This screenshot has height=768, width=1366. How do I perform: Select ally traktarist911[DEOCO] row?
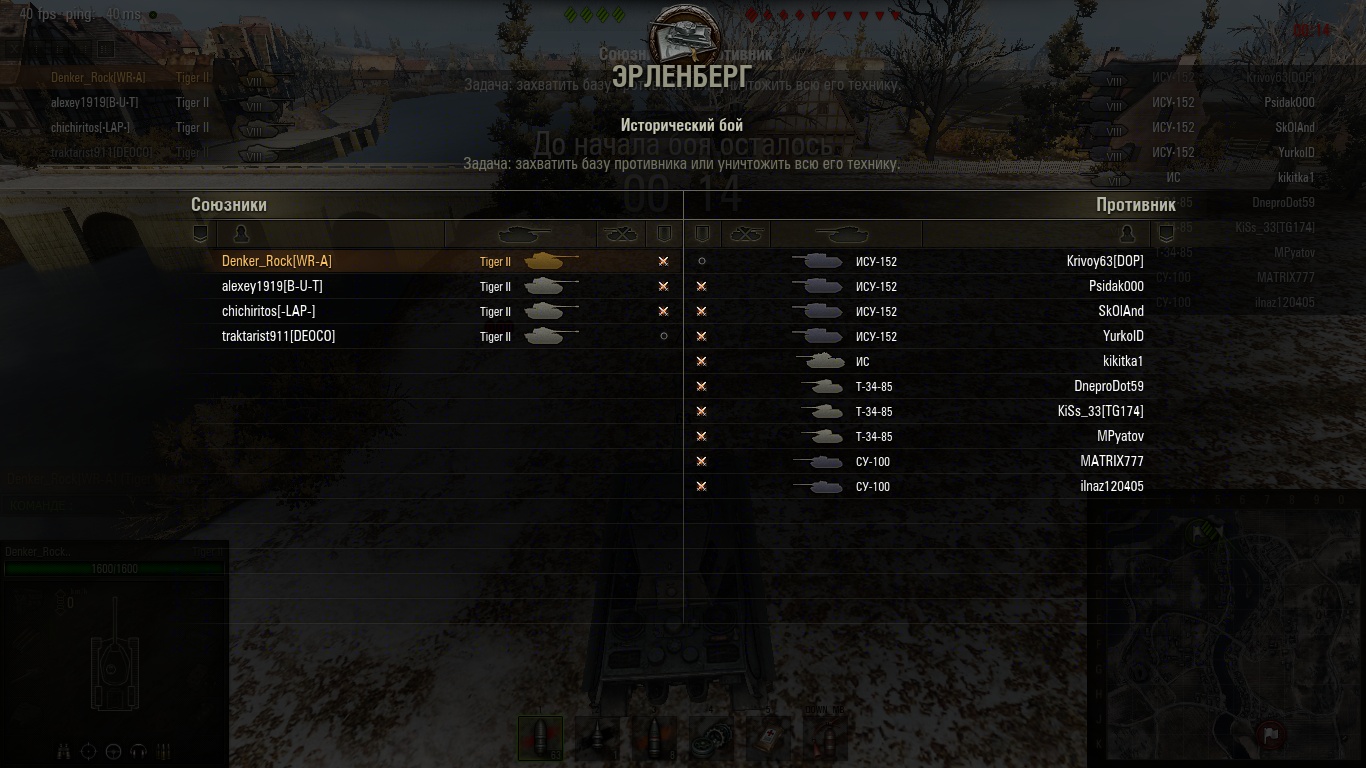click(x=278, y=336)
